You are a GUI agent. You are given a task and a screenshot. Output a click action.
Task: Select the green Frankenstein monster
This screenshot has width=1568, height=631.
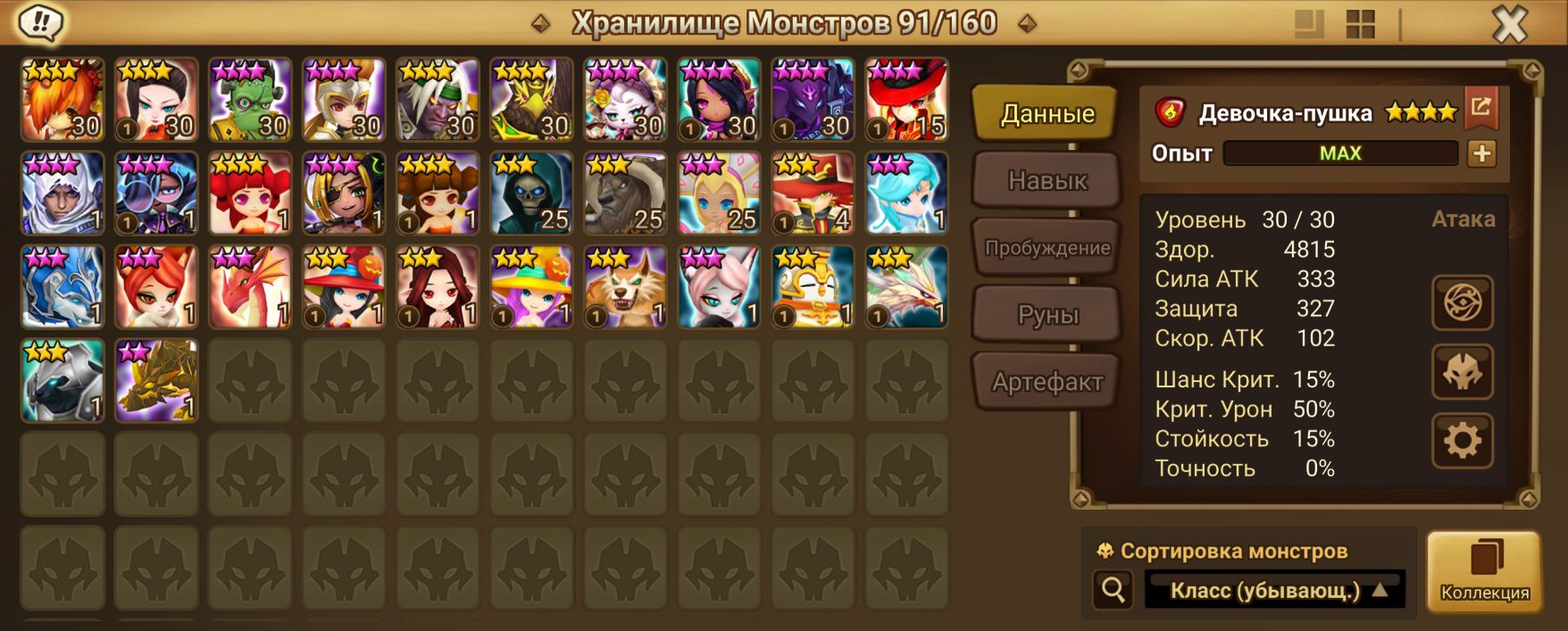tap(250, 100)
